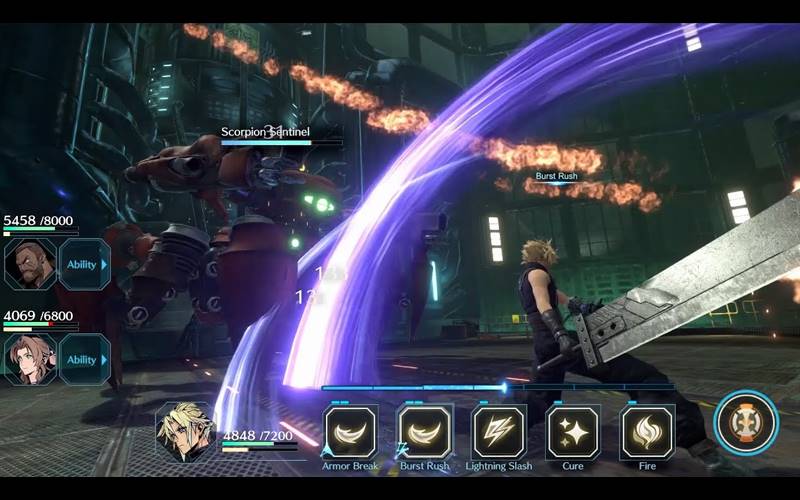Cast Lightning Slash
This screenshot has width=800, height=500.
click(499, 431)
